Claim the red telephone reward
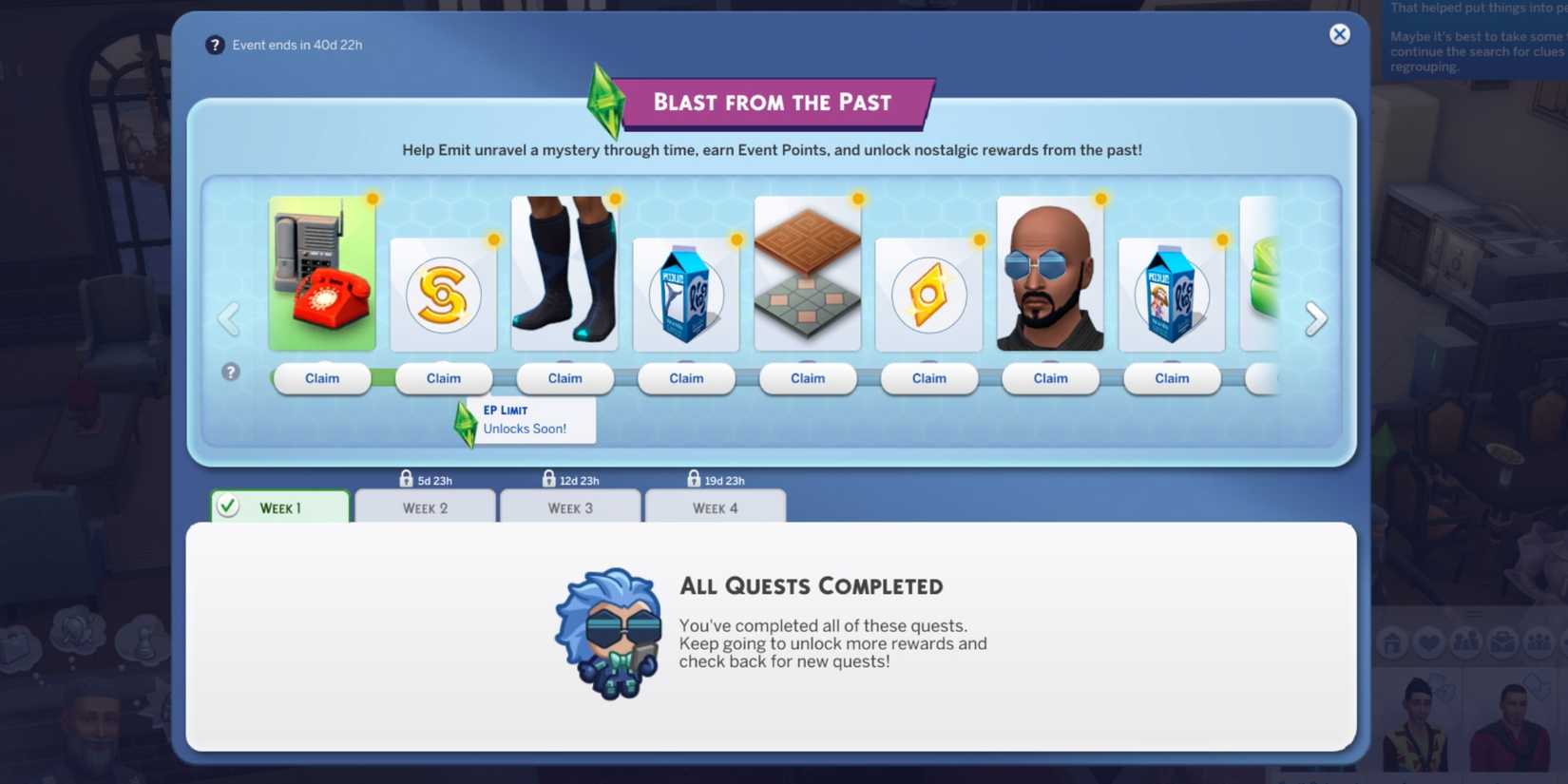This screenshot has height=784, width=1568. pyautogui.click(x=322, y=378)
